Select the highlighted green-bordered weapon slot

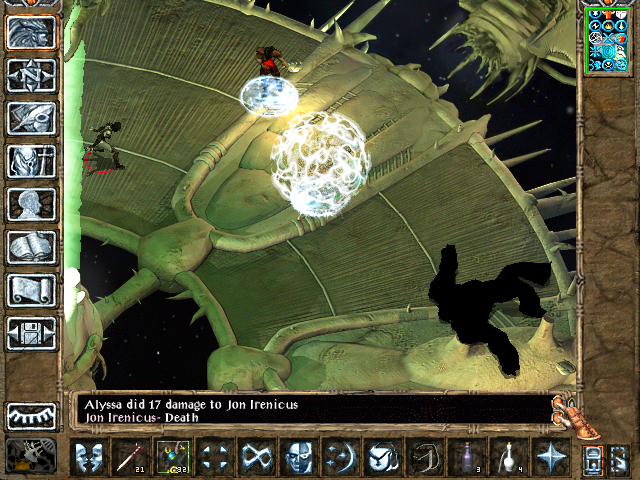click(172, 457)
